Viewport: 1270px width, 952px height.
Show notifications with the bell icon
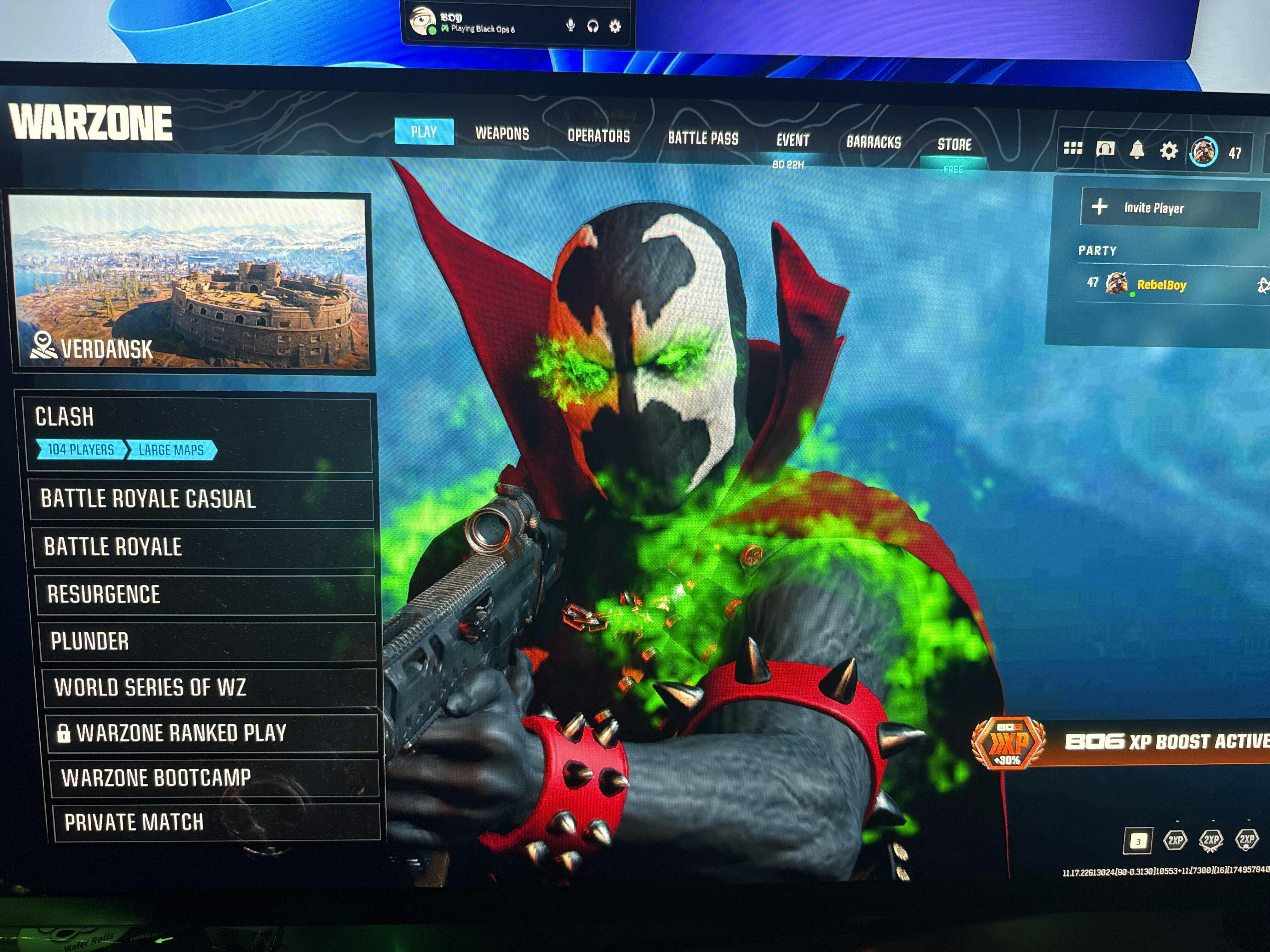pos(1137,150)
